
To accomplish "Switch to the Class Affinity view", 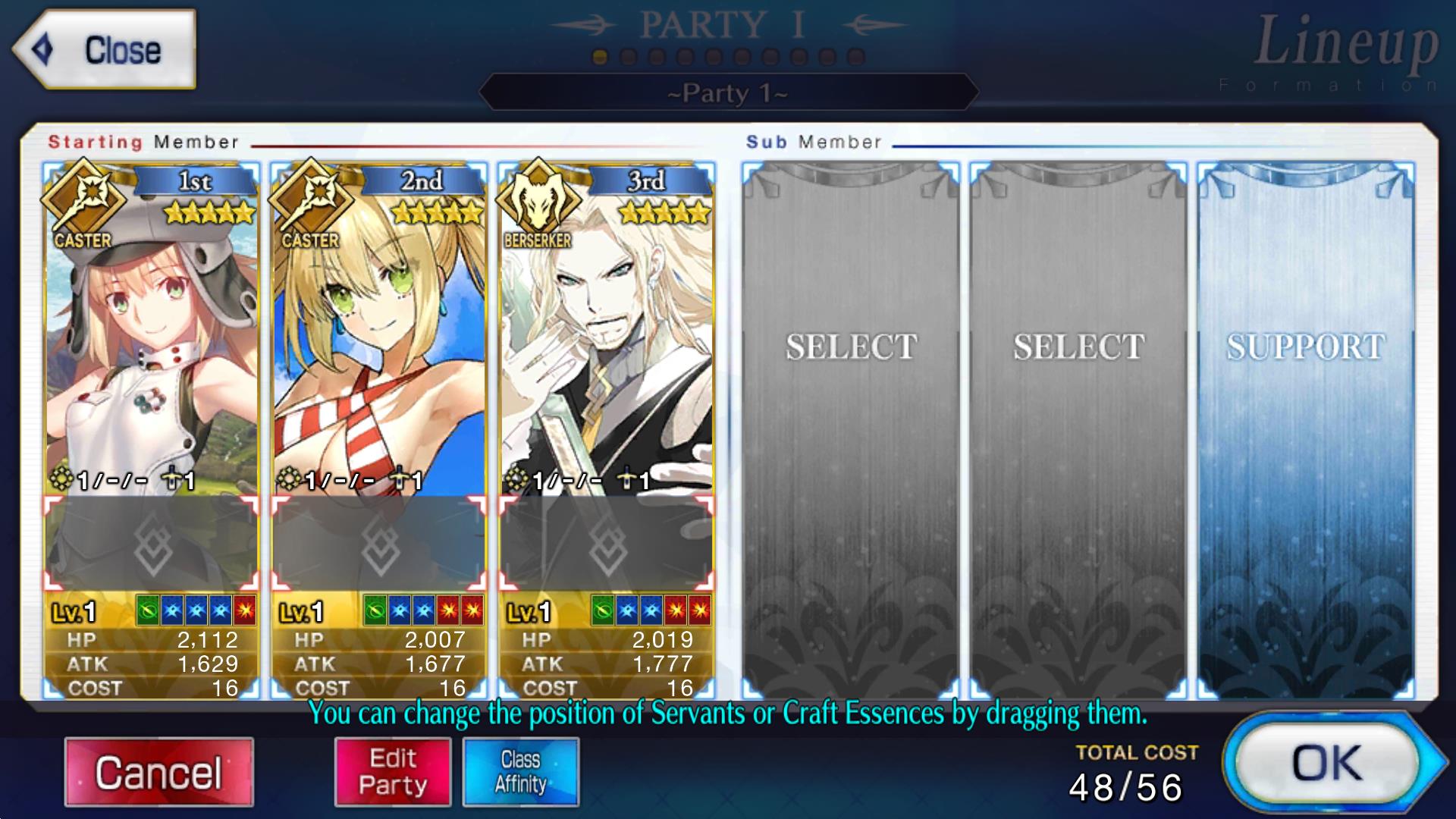I will pos(521,770).
